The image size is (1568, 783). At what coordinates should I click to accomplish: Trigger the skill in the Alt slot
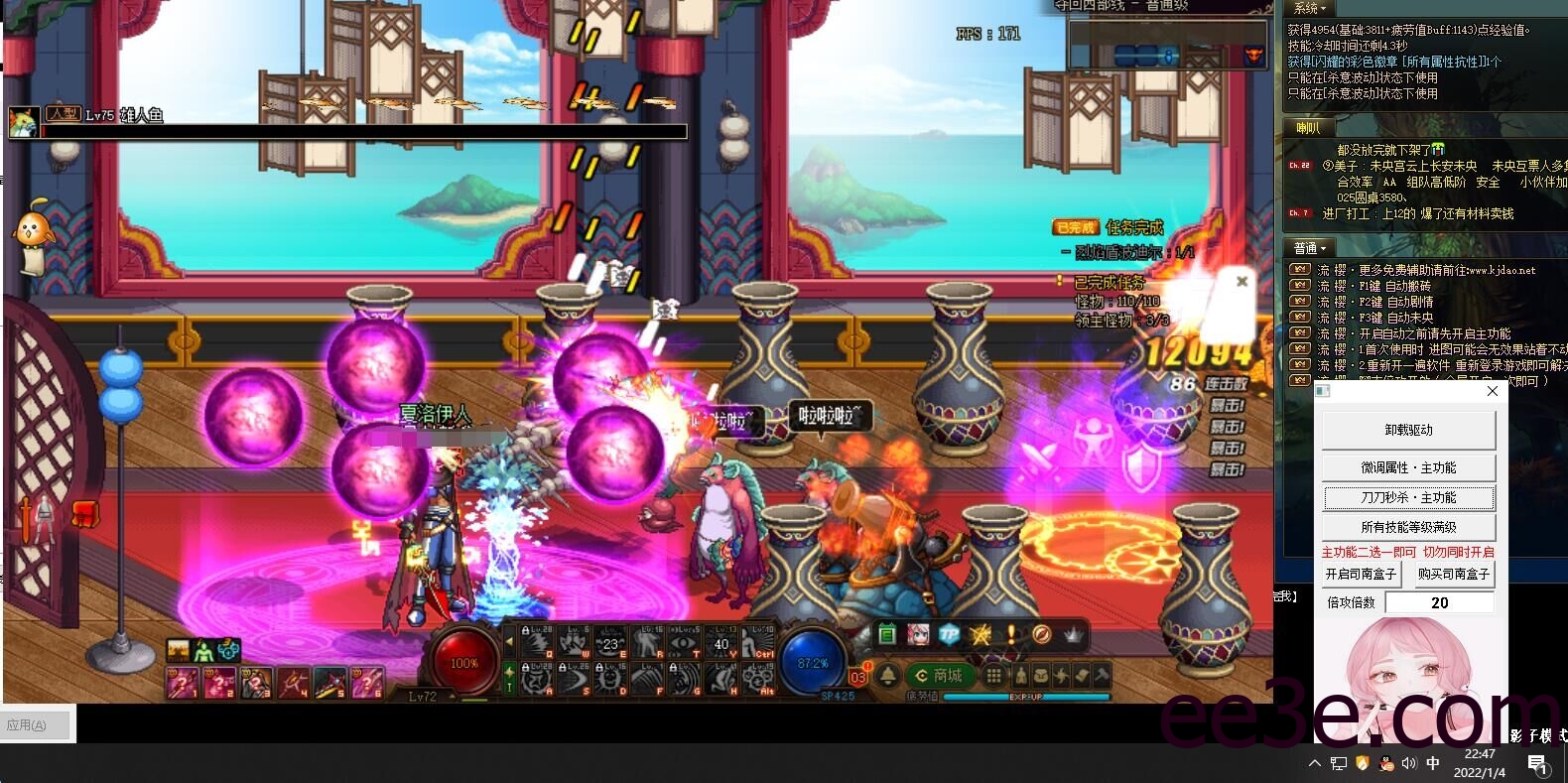click(x=759, y=679)
